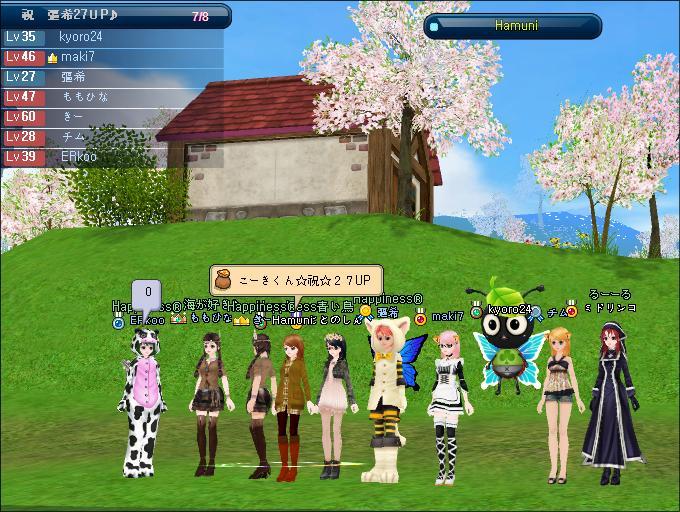Select the Lv60 きー party row
Screen dimensions: 680x512
pyautogui.click(x=72, y=117)
